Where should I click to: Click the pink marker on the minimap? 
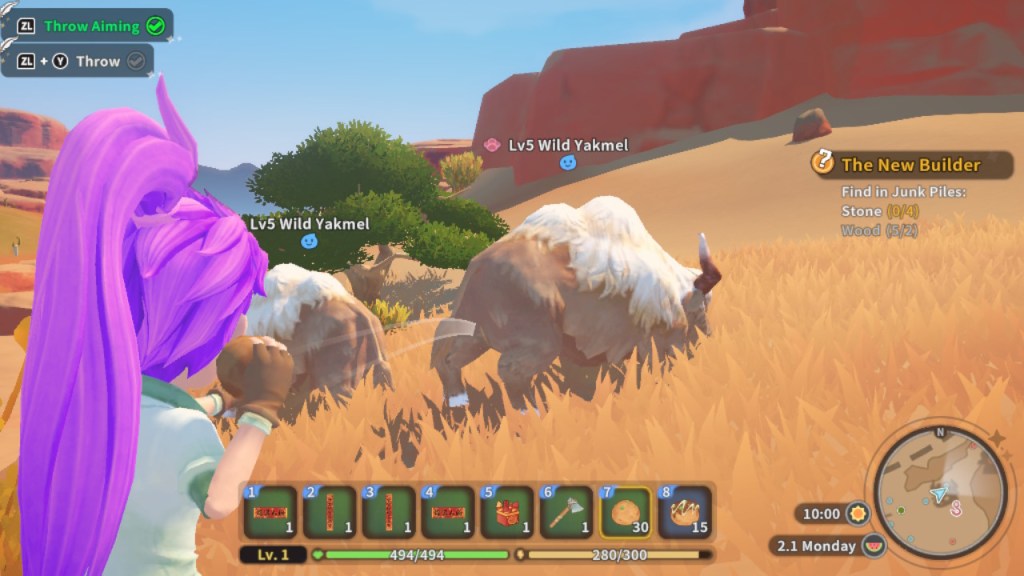[956, 508]
